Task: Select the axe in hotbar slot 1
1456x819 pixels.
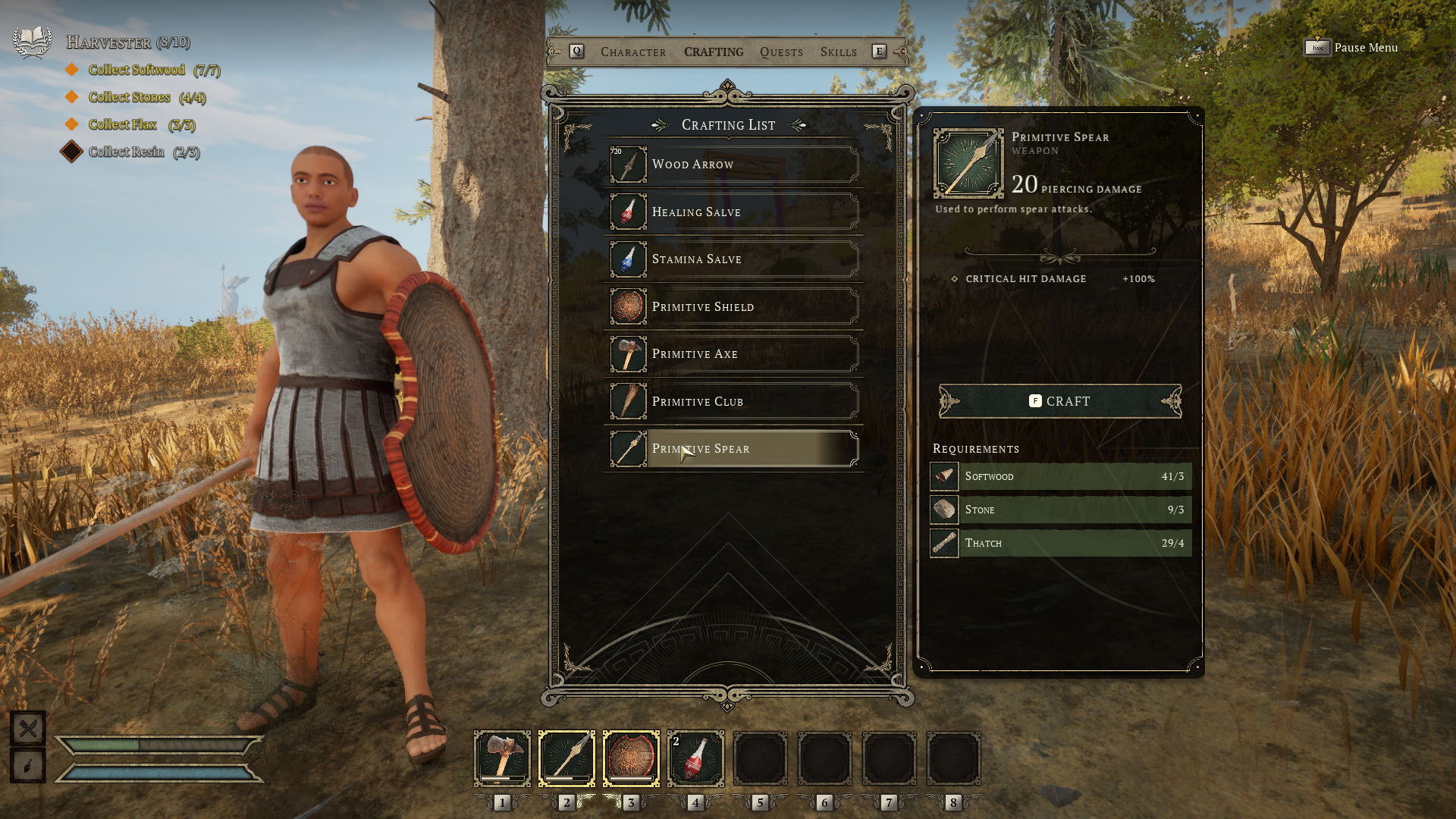Action: pos(502,758)
